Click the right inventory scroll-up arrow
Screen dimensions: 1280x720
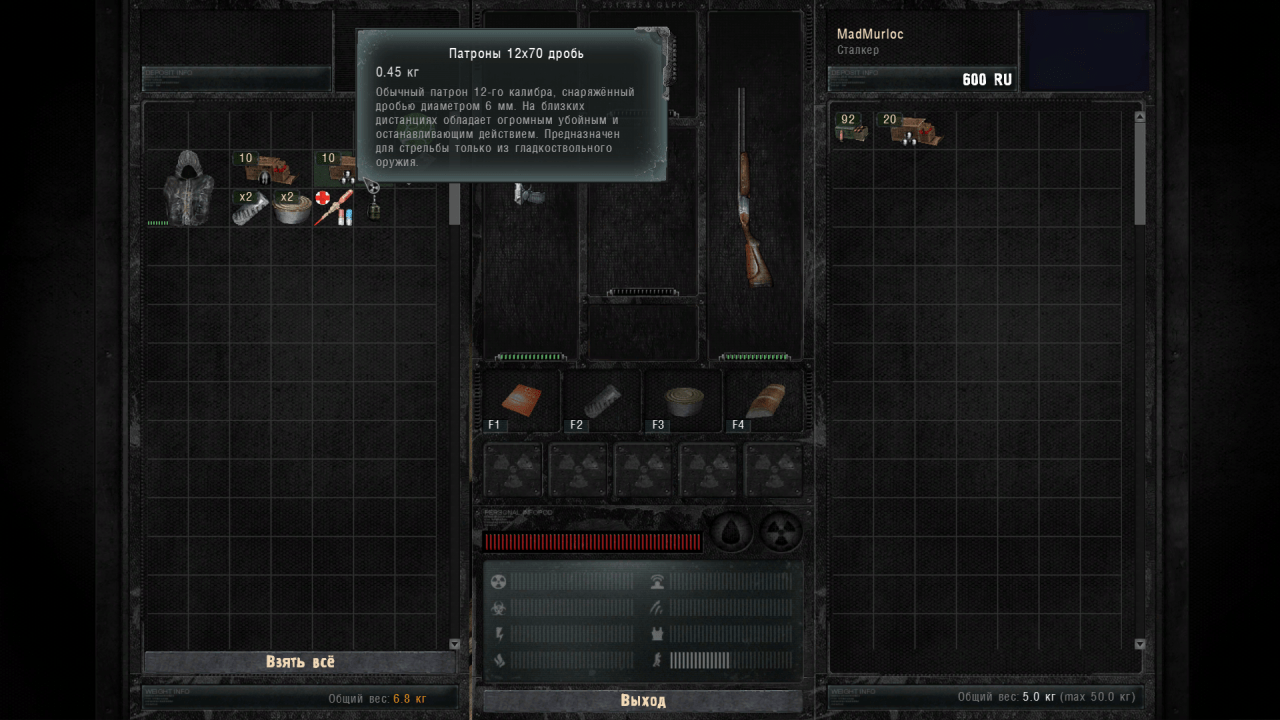(1139, 117)
